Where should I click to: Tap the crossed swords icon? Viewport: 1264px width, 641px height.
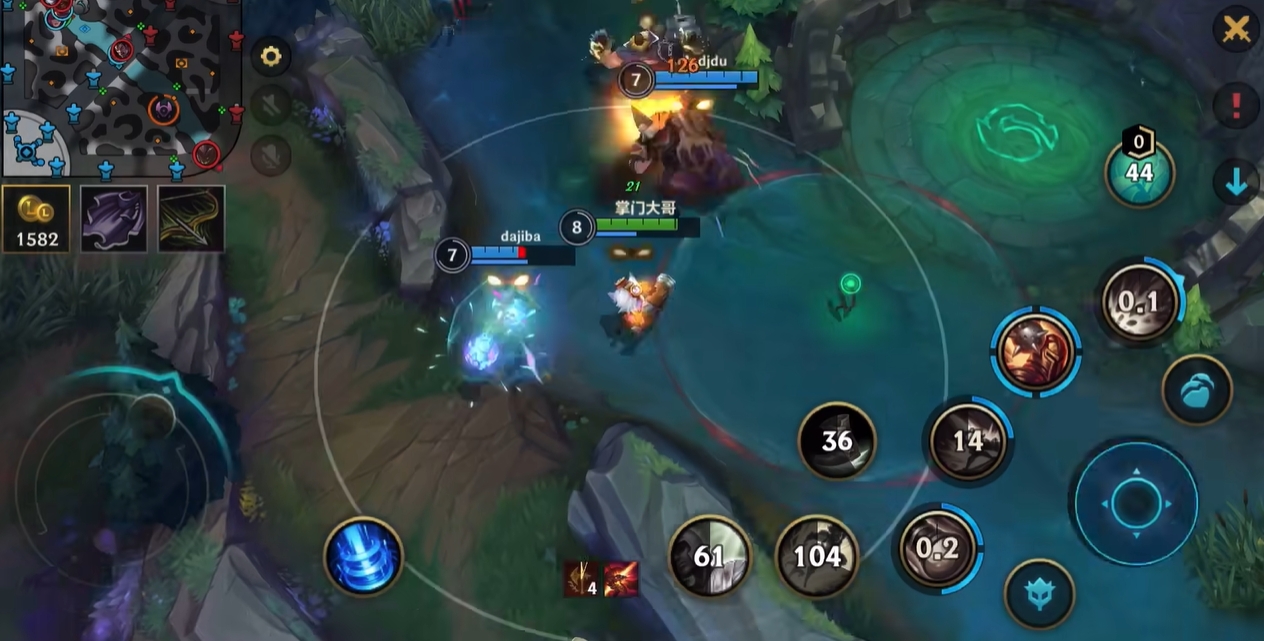(x=1236, y=29)
